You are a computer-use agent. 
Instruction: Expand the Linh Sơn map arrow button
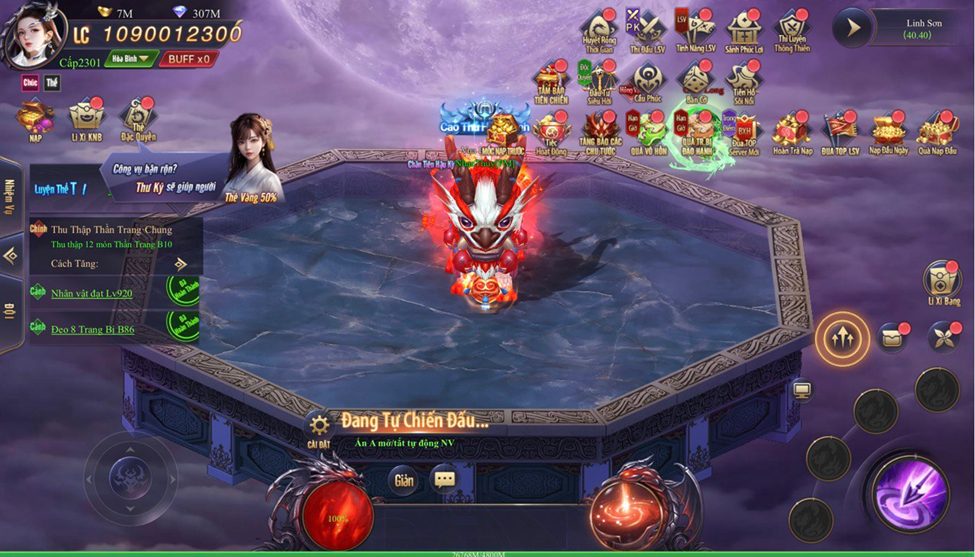pyautogui.click(x=853, y=28)
